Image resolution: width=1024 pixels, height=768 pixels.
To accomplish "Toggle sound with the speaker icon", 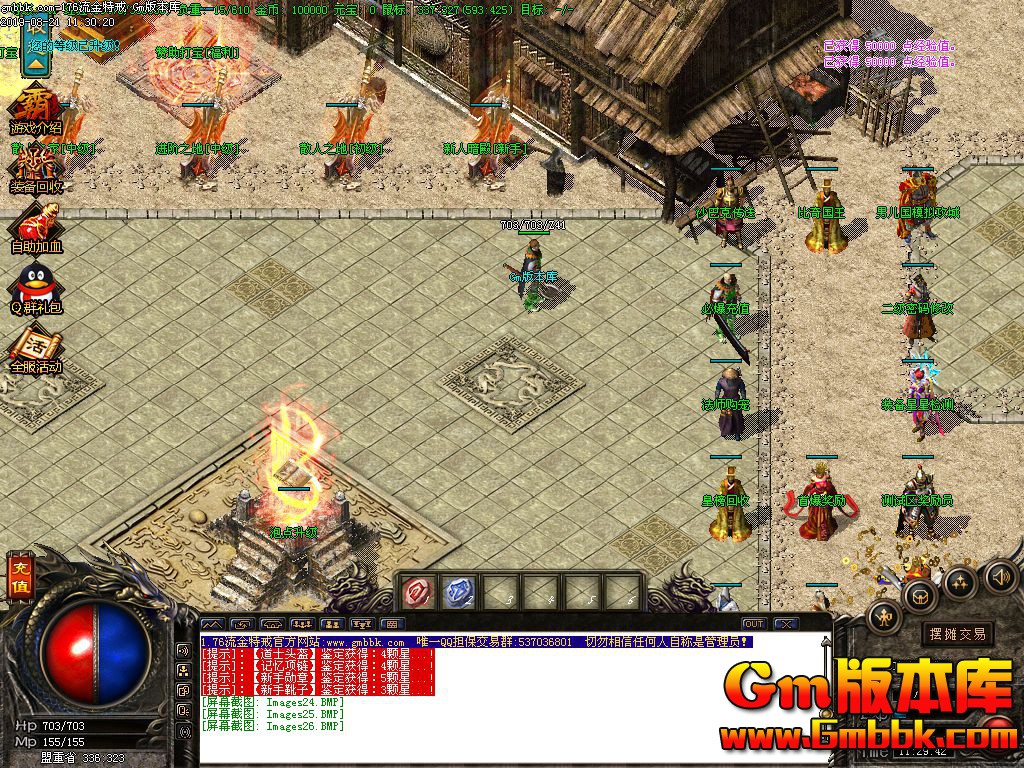I will [1001, 576].
